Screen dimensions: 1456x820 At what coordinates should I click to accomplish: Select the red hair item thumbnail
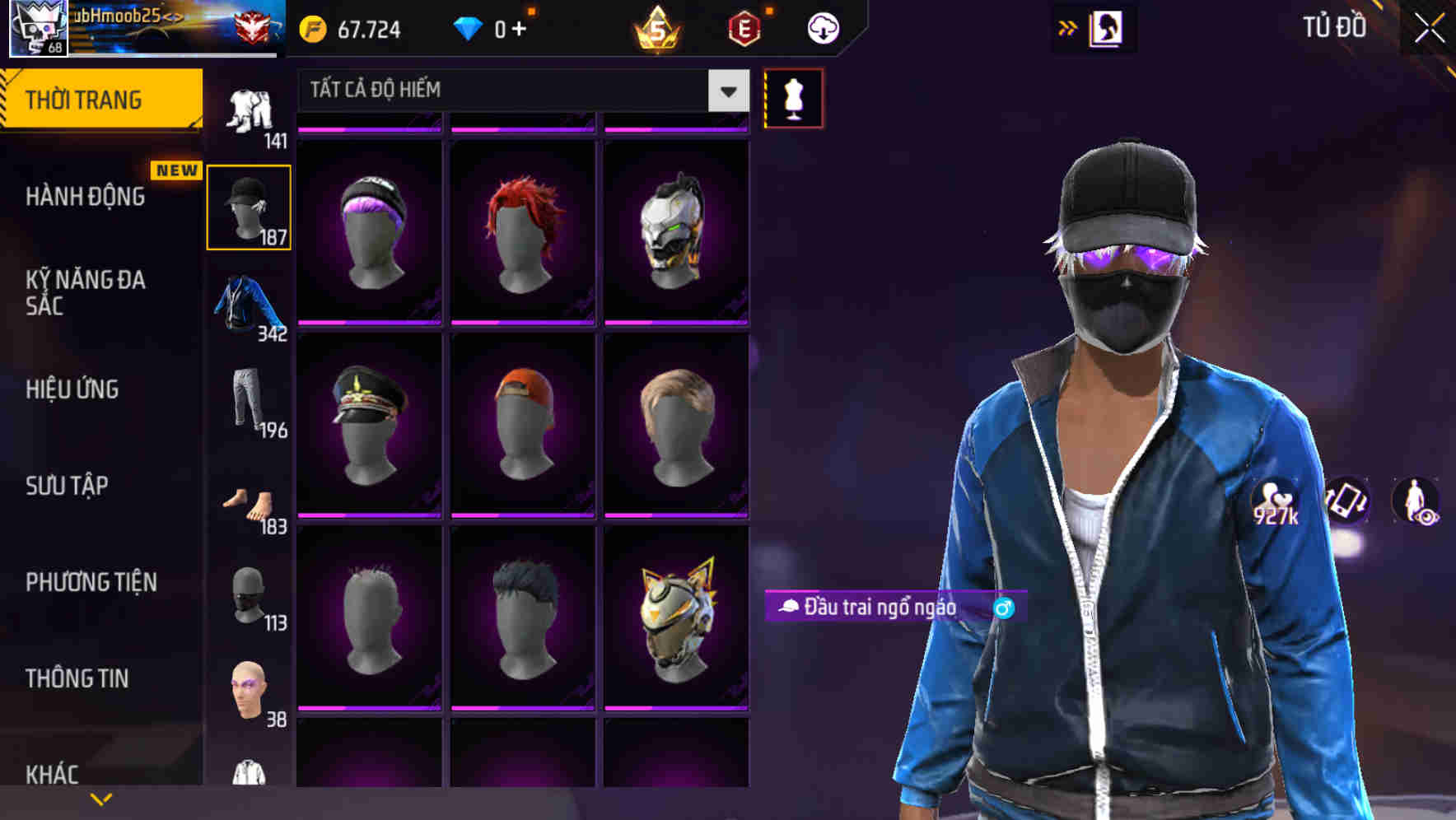point(522,233)
